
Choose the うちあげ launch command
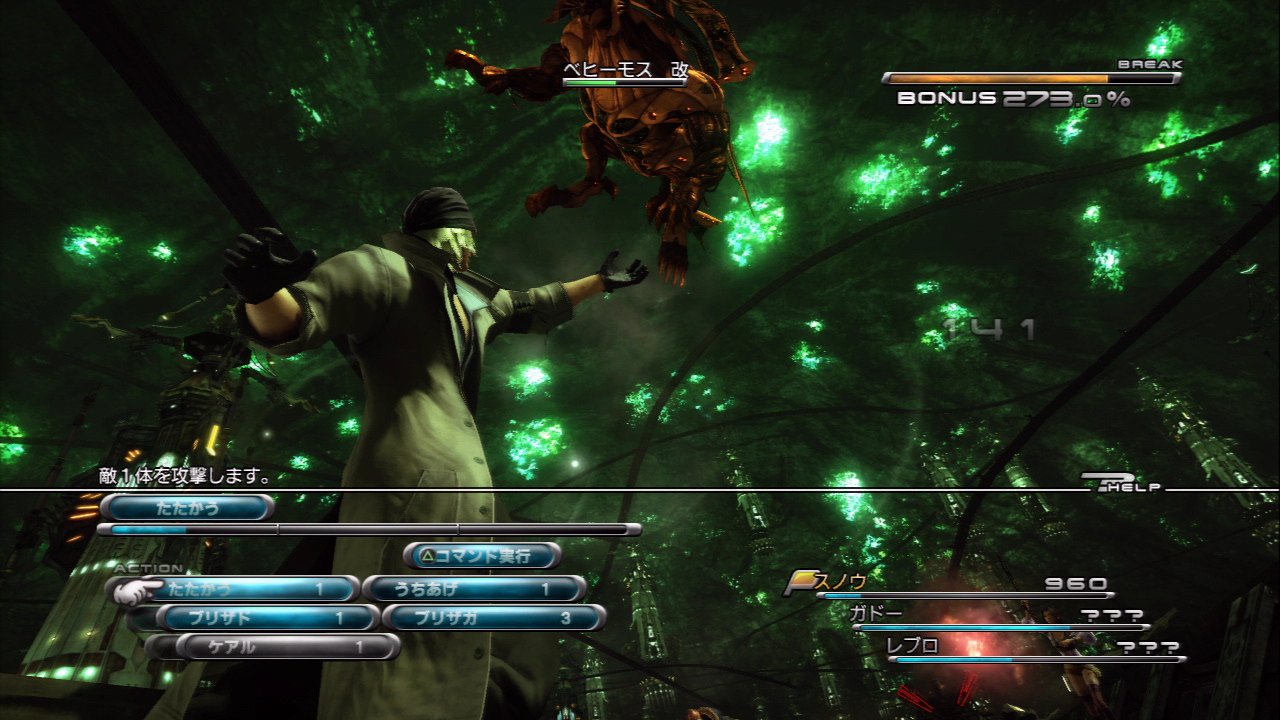(x=473, y=590)
